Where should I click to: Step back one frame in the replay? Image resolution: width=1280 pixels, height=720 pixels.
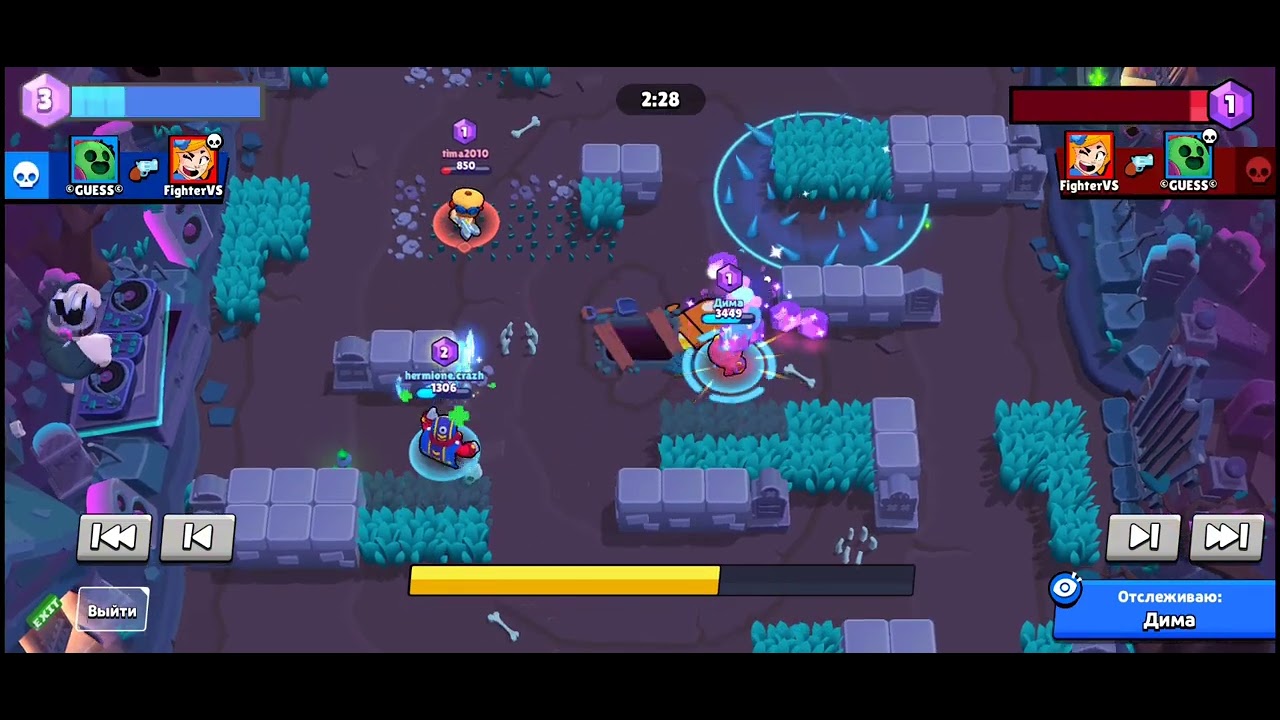click(198, 537)
